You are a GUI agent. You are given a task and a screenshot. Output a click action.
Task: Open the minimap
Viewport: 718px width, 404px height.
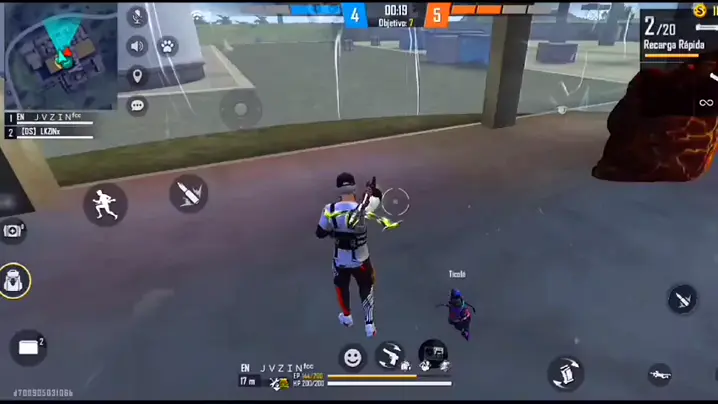(62, 55)
